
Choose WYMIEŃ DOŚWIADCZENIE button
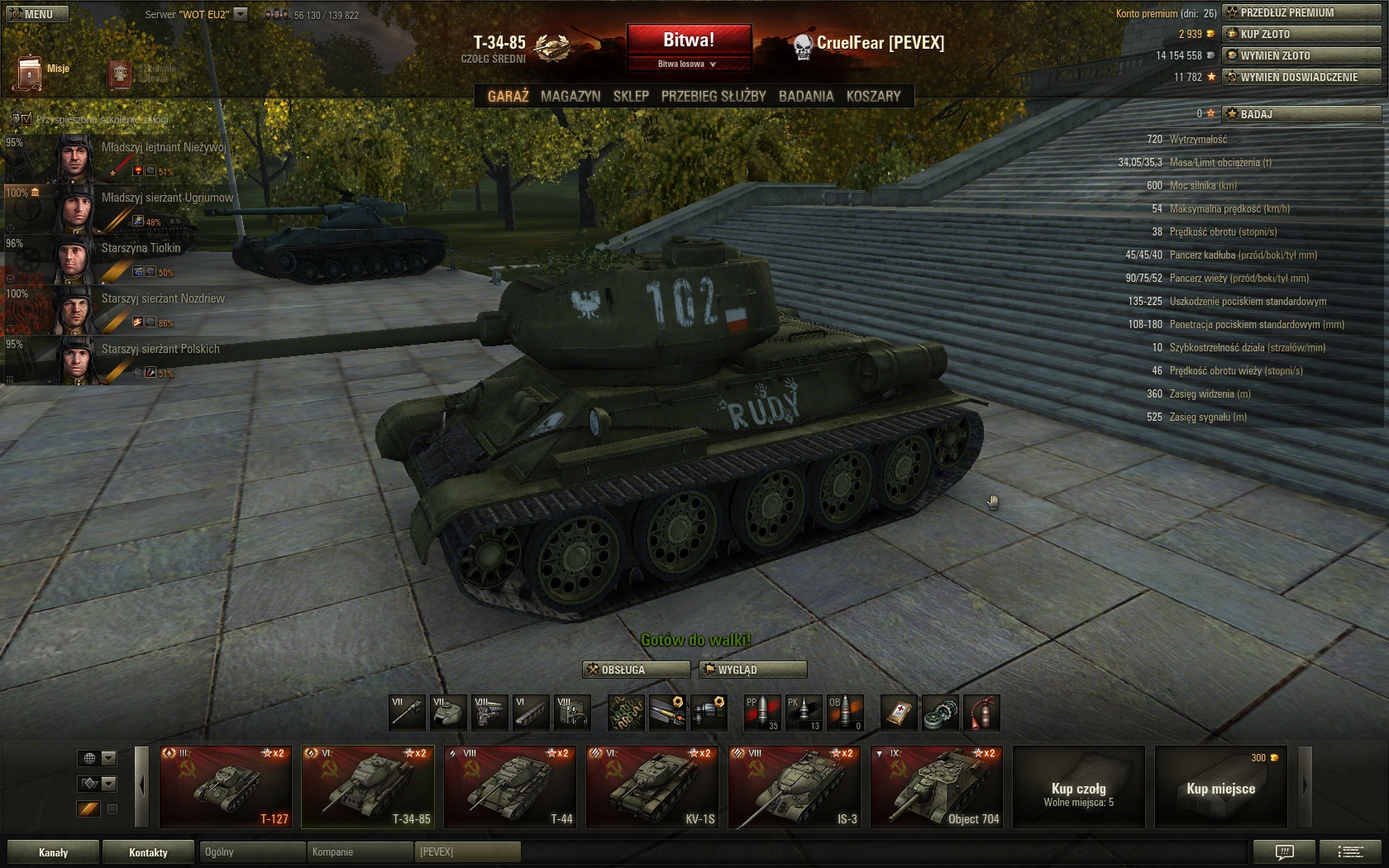(x=1301, y=77)
